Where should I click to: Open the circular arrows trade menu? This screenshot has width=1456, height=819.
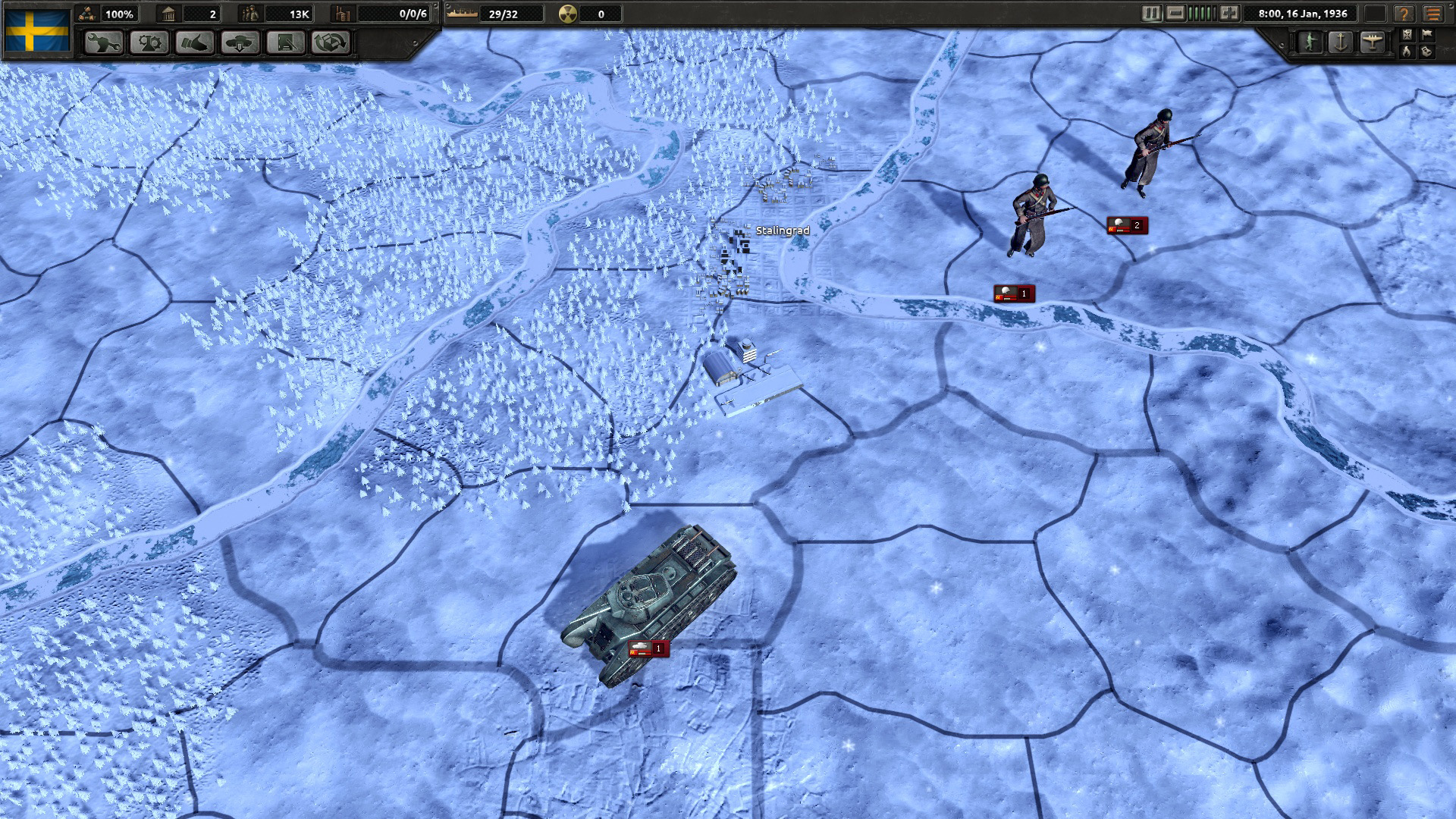point(331,42)
